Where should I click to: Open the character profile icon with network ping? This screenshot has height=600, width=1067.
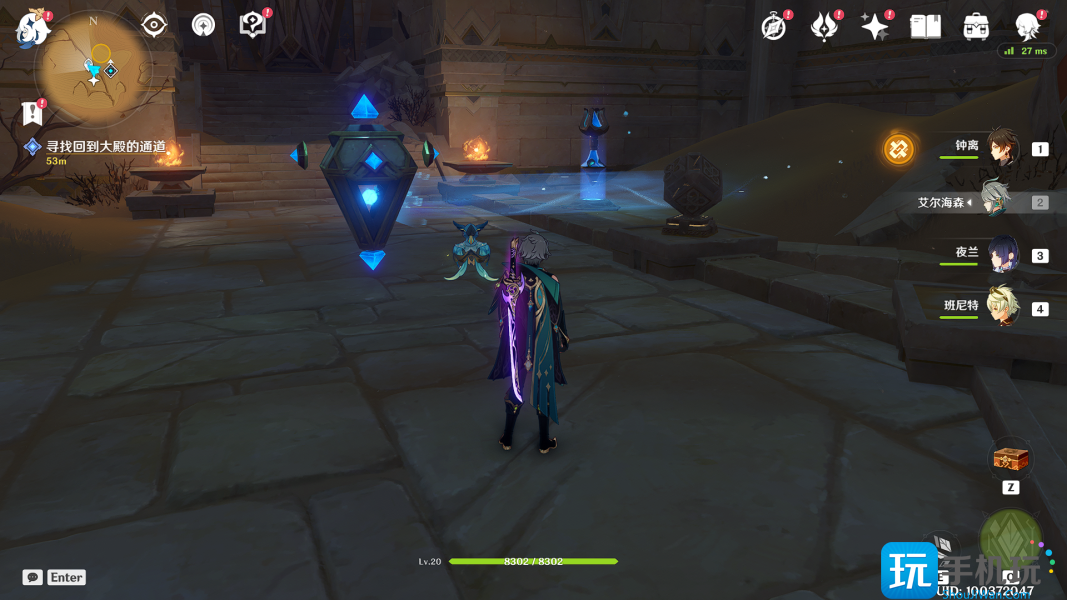tap(1027, 27)
